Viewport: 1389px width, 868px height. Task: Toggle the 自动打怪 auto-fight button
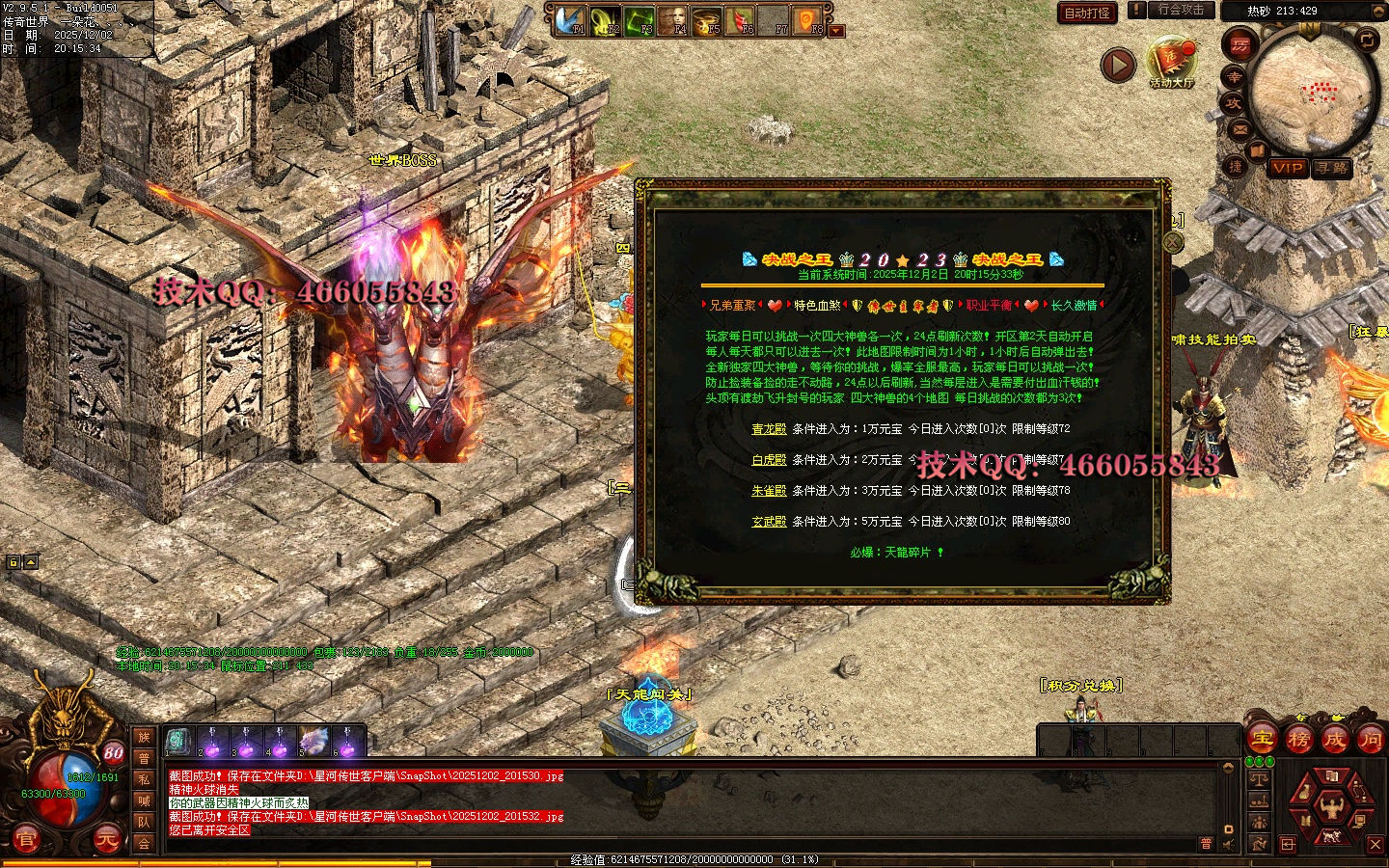(x=1086, y=13)
